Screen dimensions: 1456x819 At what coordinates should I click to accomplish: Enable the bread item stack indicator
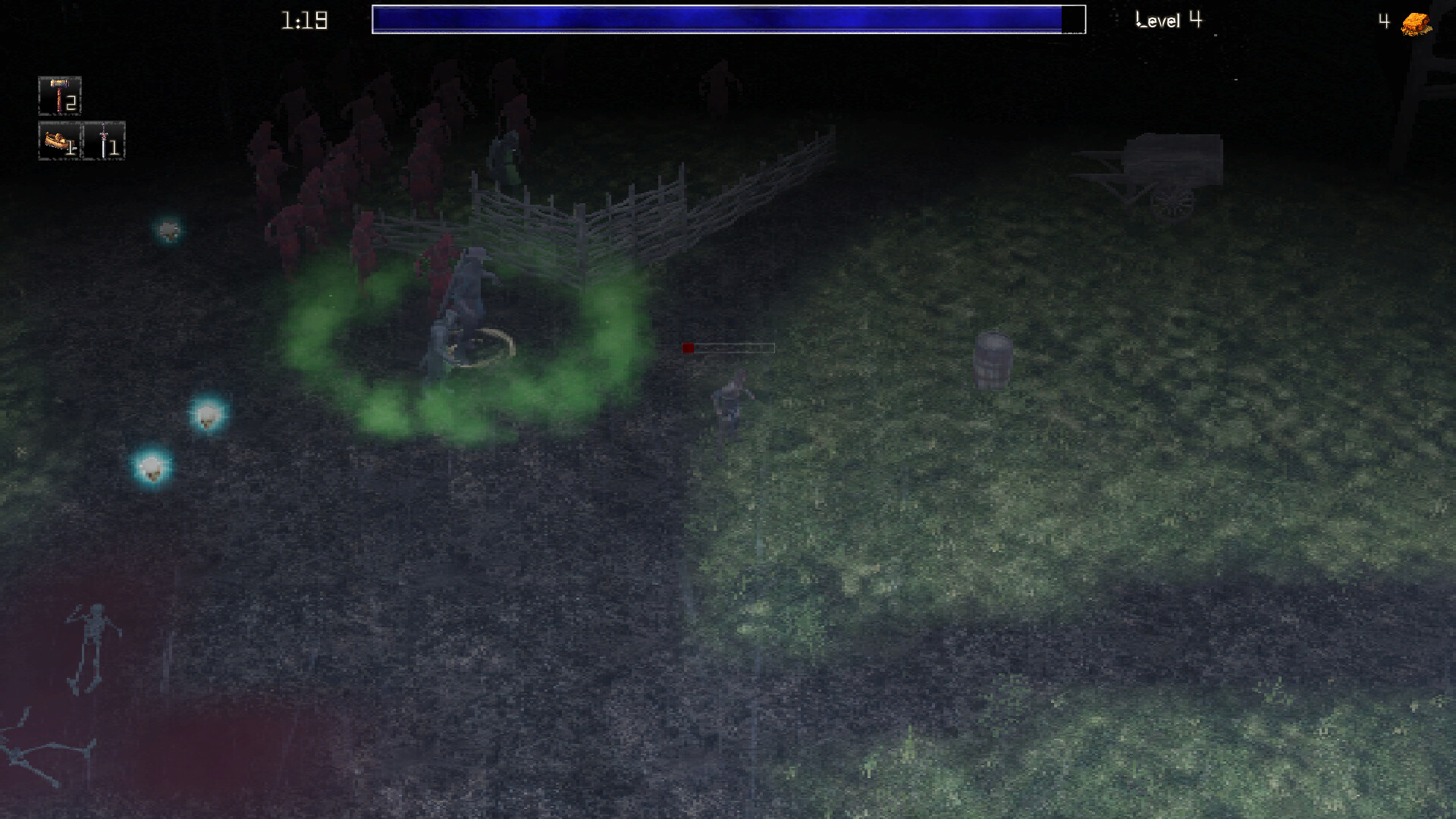point(70,149)
